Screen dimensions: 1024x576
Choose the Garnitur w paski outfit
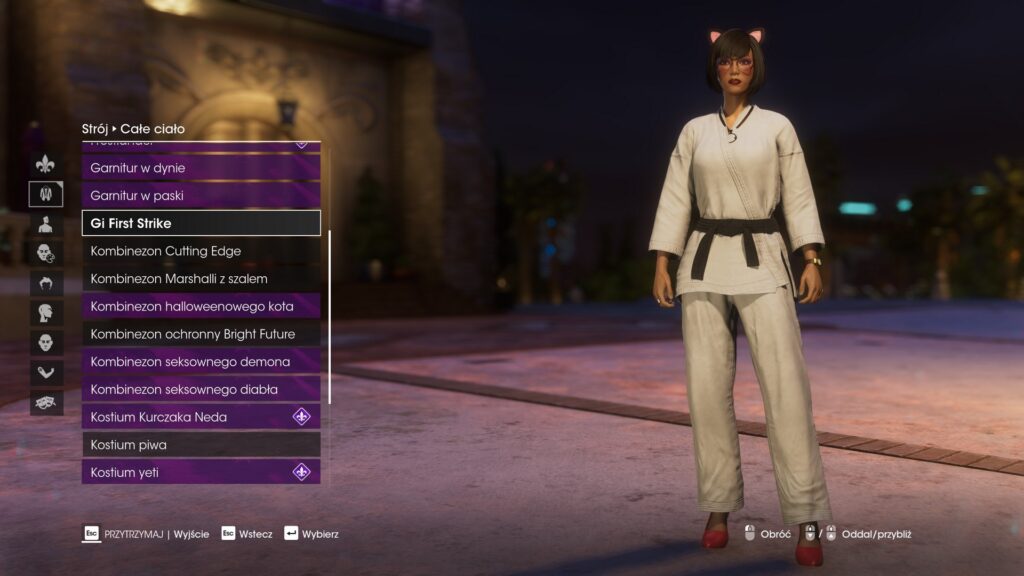pyautogui.click(x=200, y=196)
